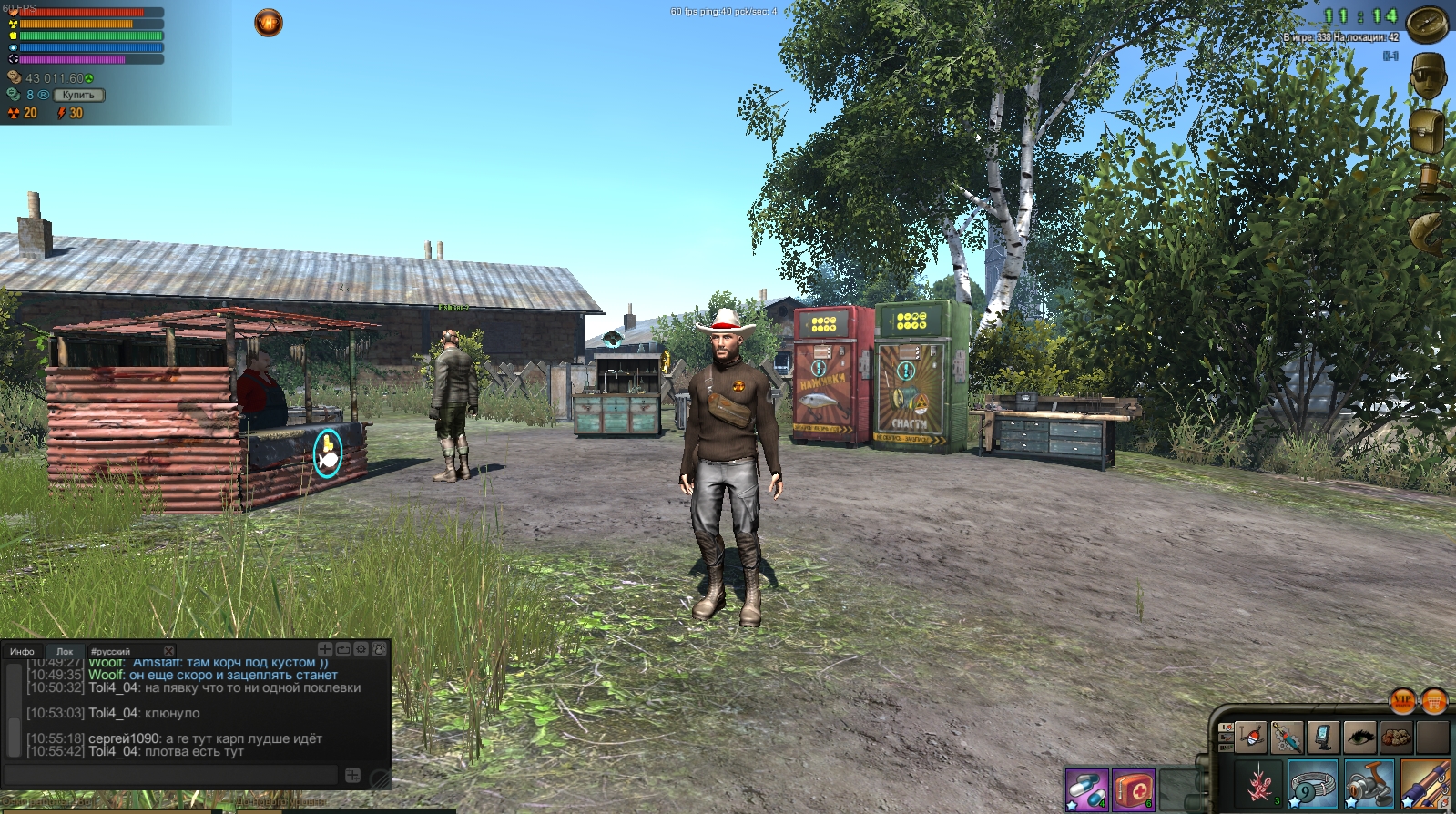Add a new chat tab with the plus button
The width and height of the screenshot is (1456, 814).
[x=325, y=649]
